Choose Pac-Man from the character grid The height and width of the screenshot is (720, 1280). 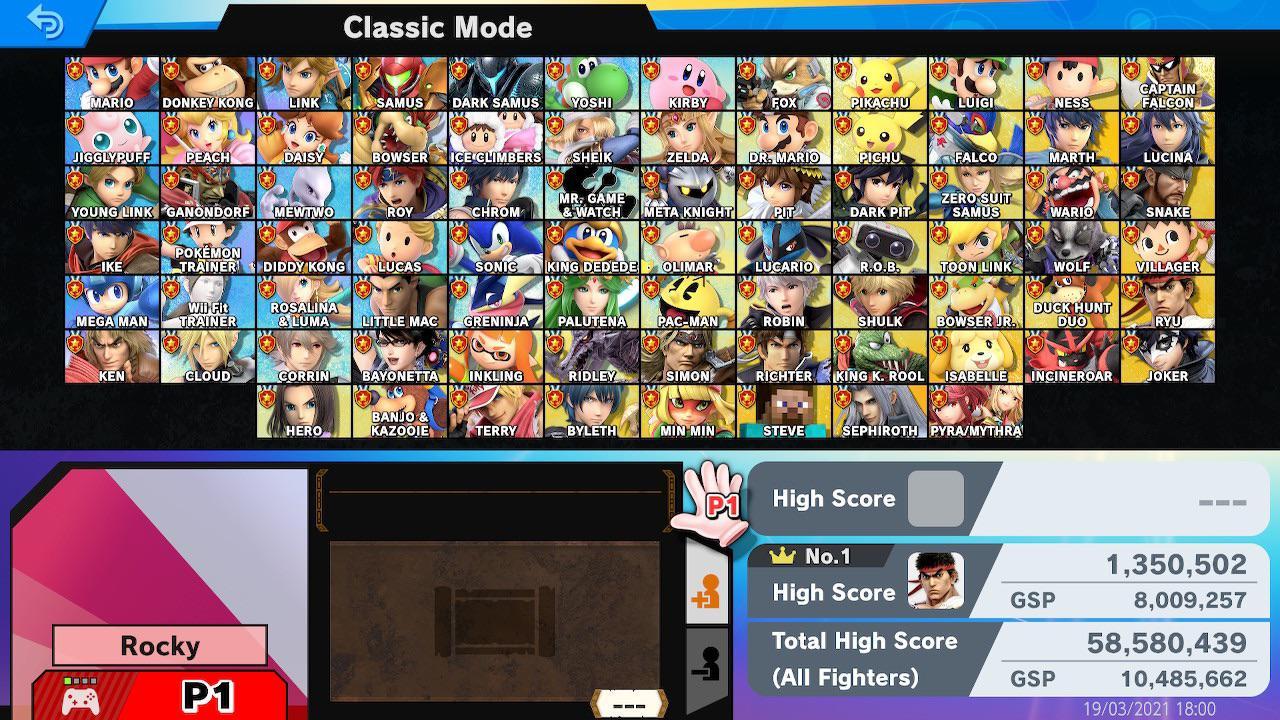687,299
